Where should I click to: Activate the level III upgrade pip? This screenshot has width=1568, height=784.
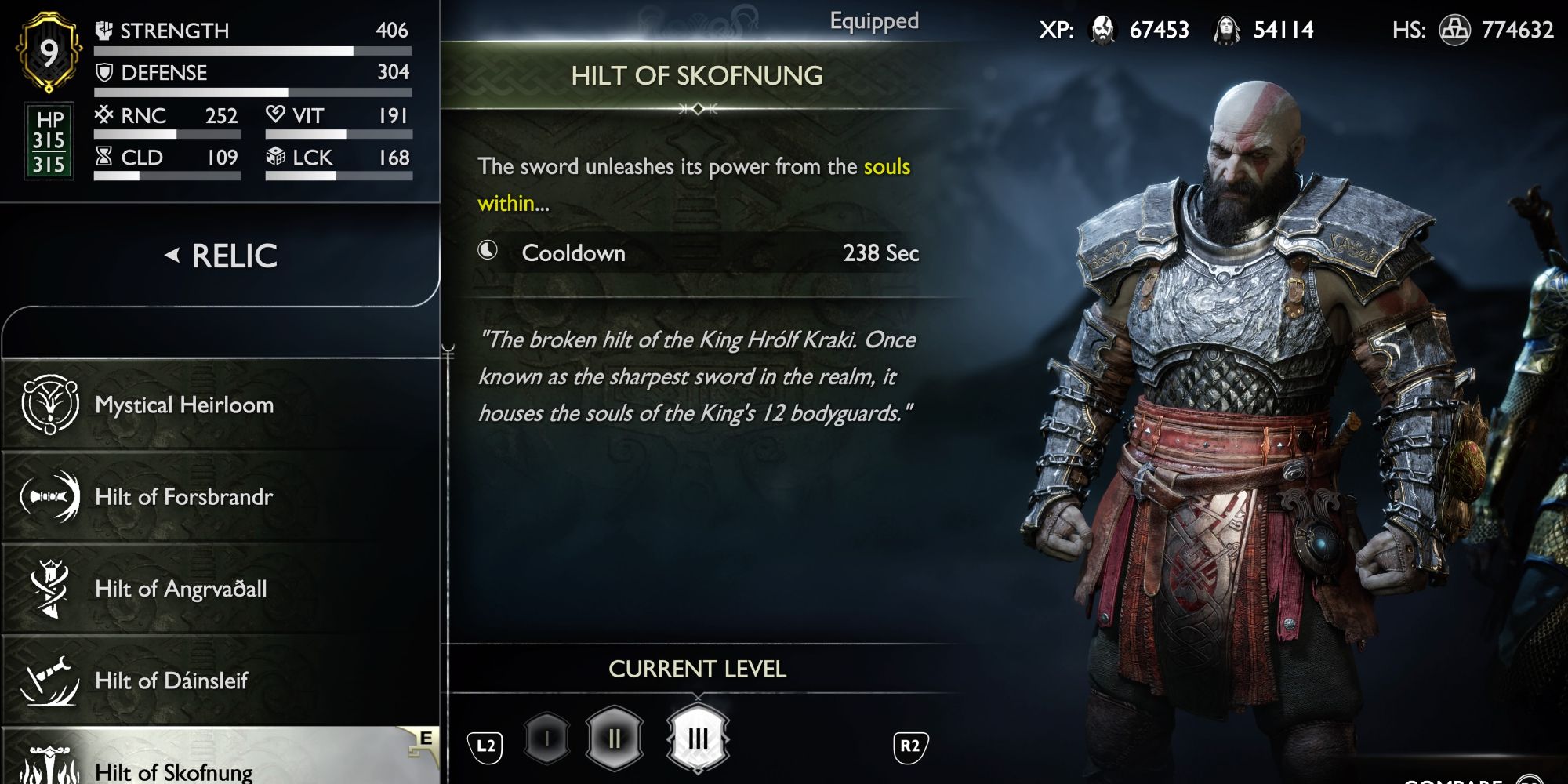tap(696, 735)
